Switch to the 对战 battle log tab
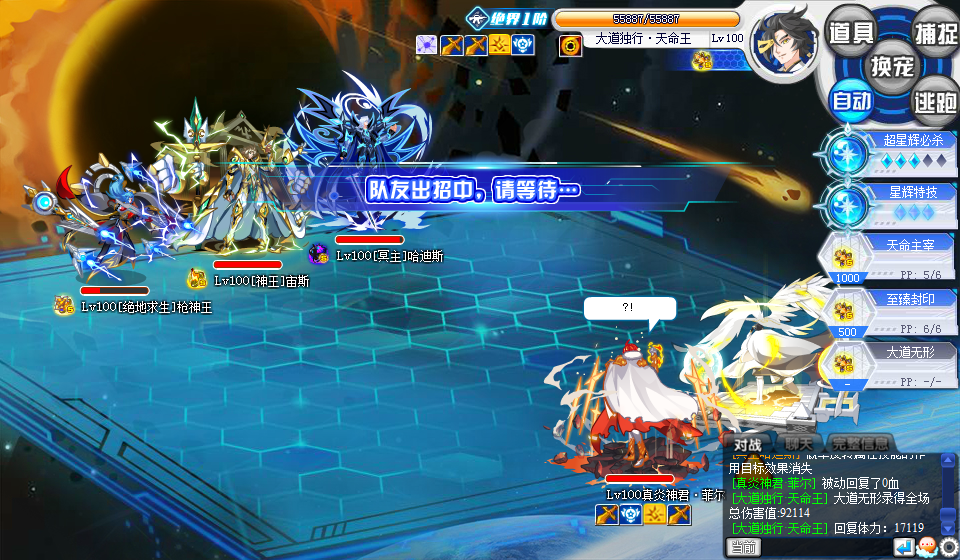Image resolution: width=960 pixels, height=560 pixels. tap(747, 444)
